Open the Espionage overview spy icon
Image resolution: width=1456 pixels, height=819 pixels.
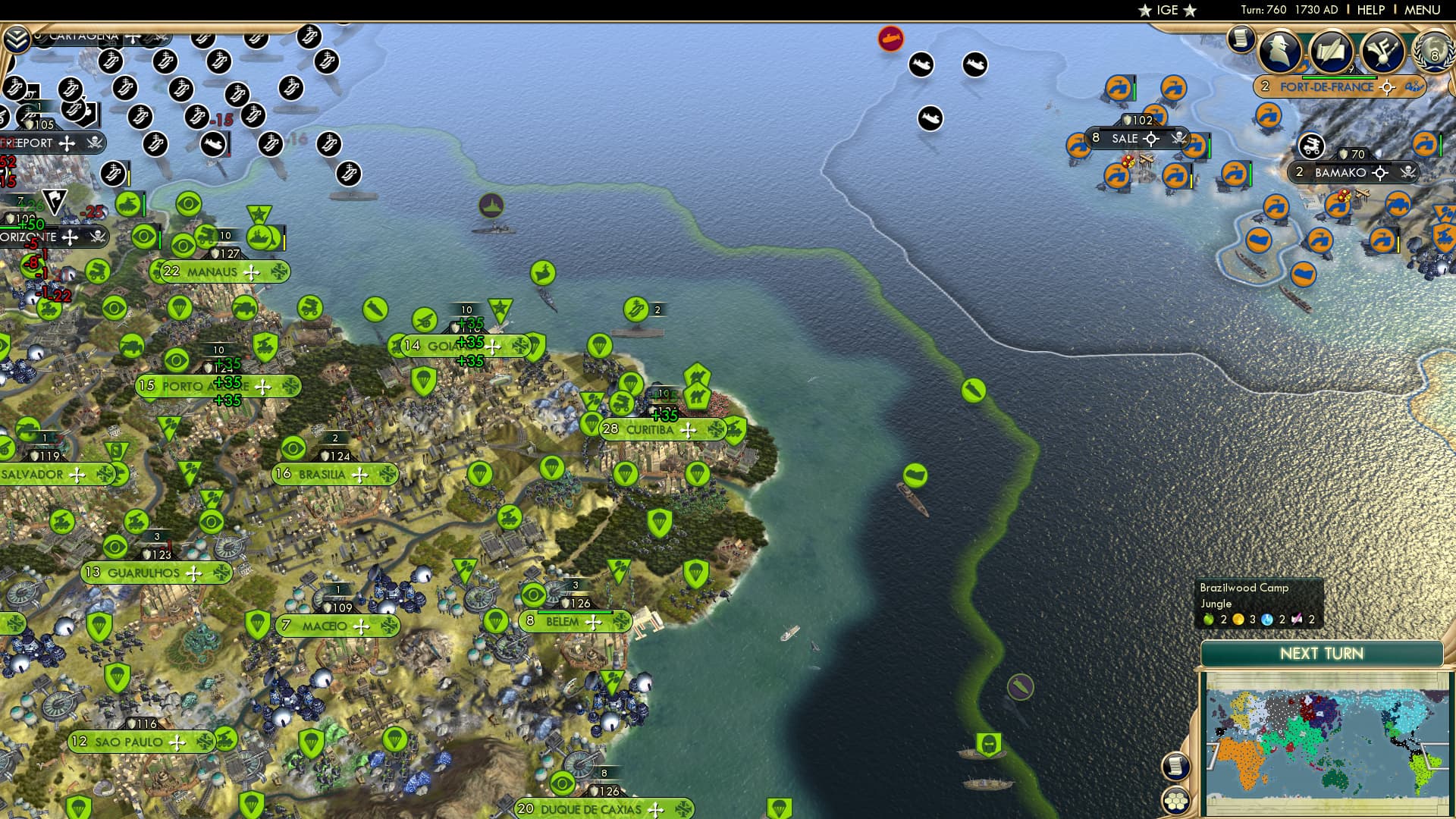(1280, 52)
